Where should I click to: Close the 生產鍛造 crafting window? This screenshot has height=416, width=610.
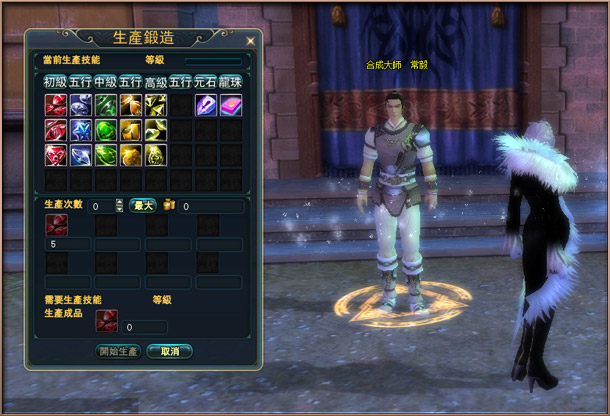[x=248, y=40]
